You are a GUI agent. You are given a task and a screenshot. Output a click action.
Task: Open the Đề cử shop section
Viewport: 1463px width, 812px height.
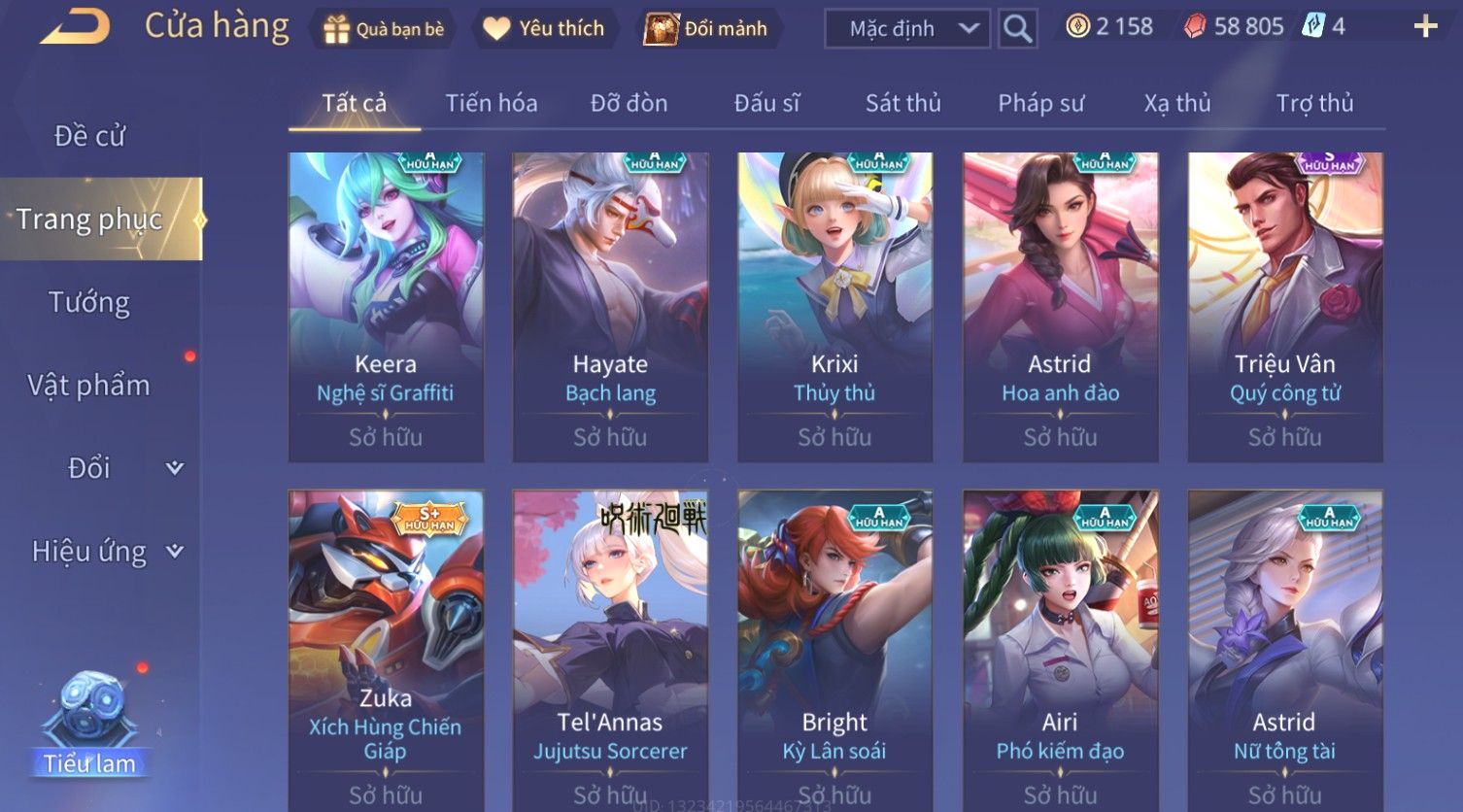pos(89,136)
